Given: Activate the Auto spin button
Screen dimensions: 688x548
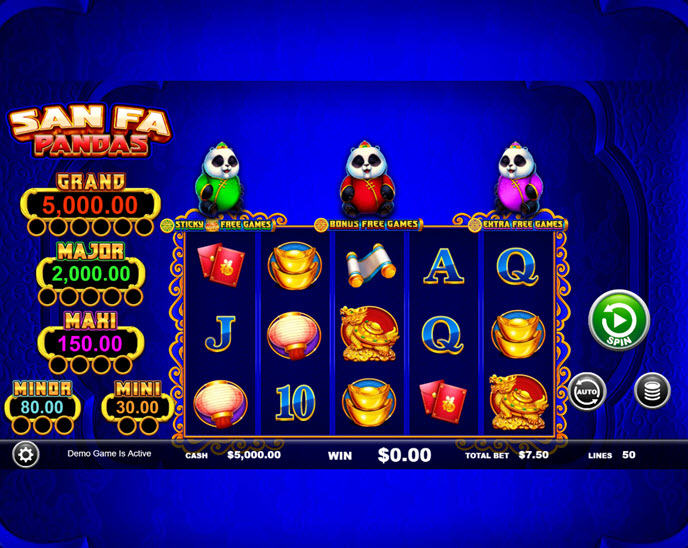Looking at the screenshot, I should pyautogui.click(x=587, y=390).
